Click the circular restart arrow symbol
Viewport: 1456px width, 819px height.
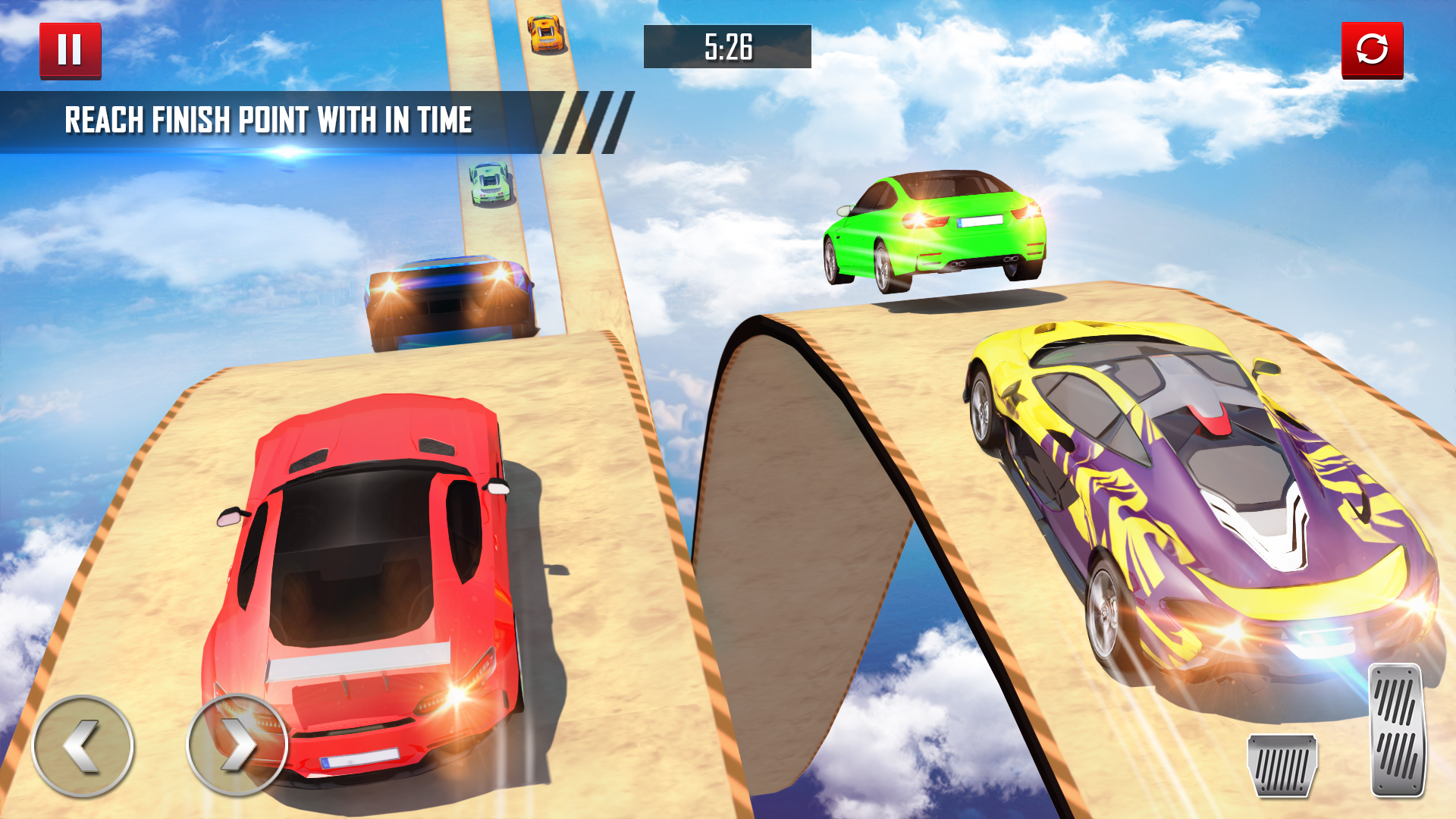(1372, 49)
